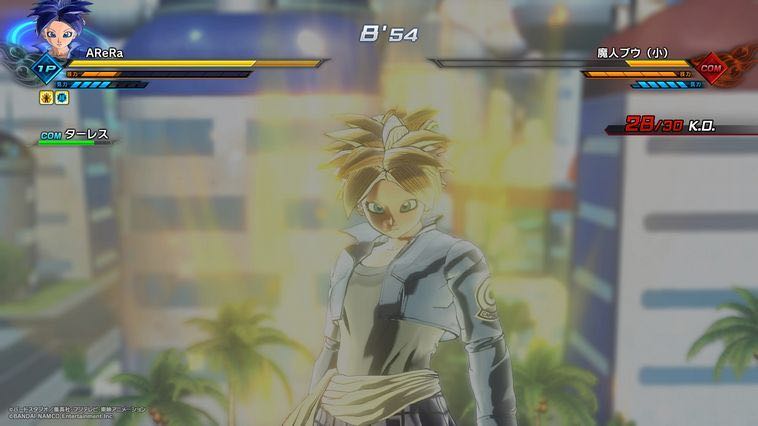Viewport: 758px width, 426px height.
Task: Click the yellow status buff icon
Action: (45, 98)
